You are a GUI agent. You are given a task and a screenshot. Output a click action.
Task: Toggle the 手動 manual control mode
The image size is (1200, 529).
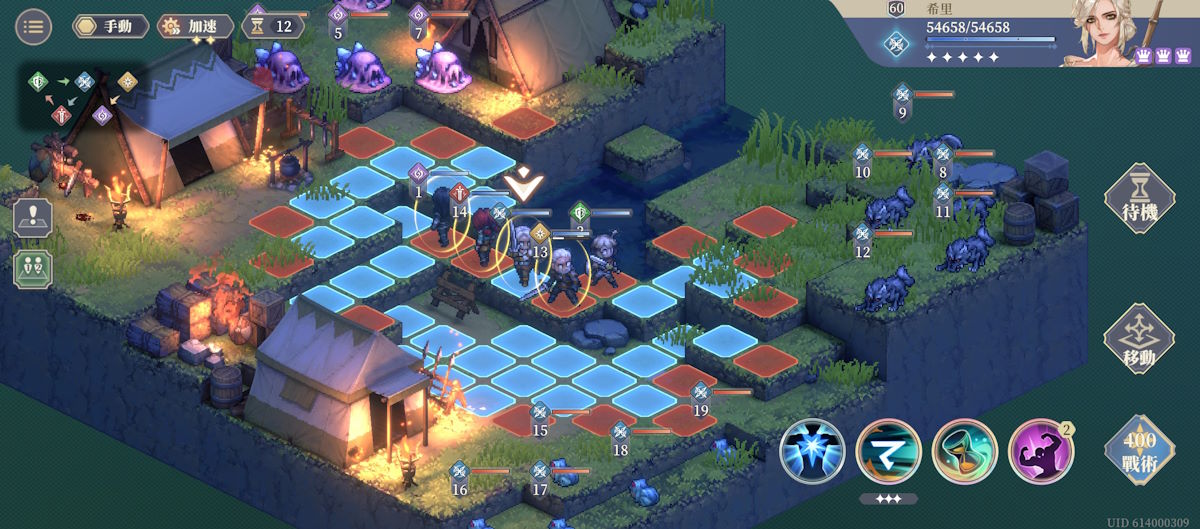[111, 26]
